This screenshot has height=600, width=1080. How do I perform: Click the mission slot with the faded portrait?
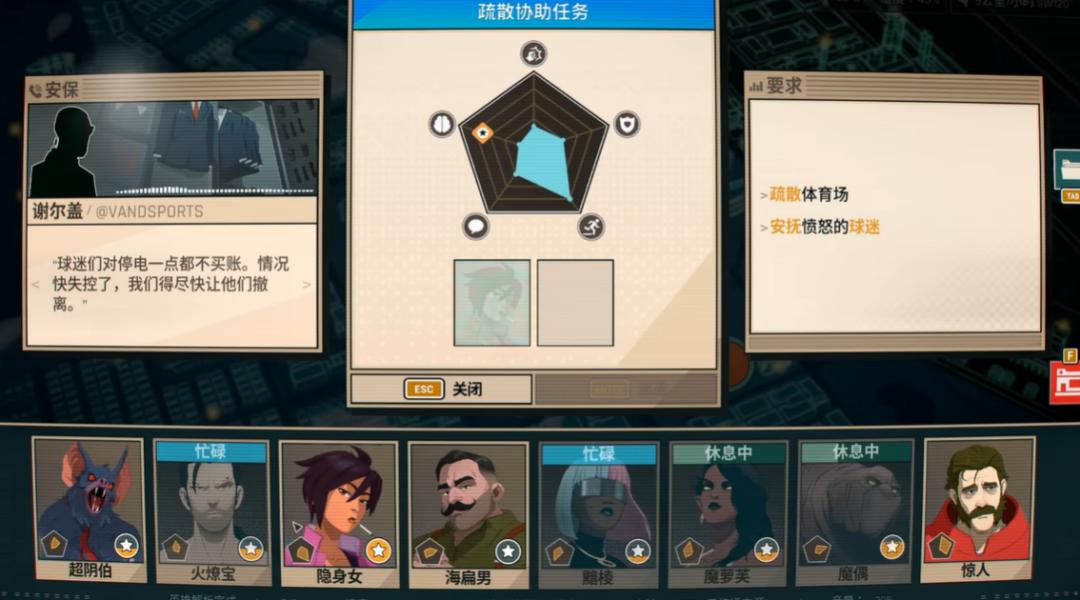point(492,303)
